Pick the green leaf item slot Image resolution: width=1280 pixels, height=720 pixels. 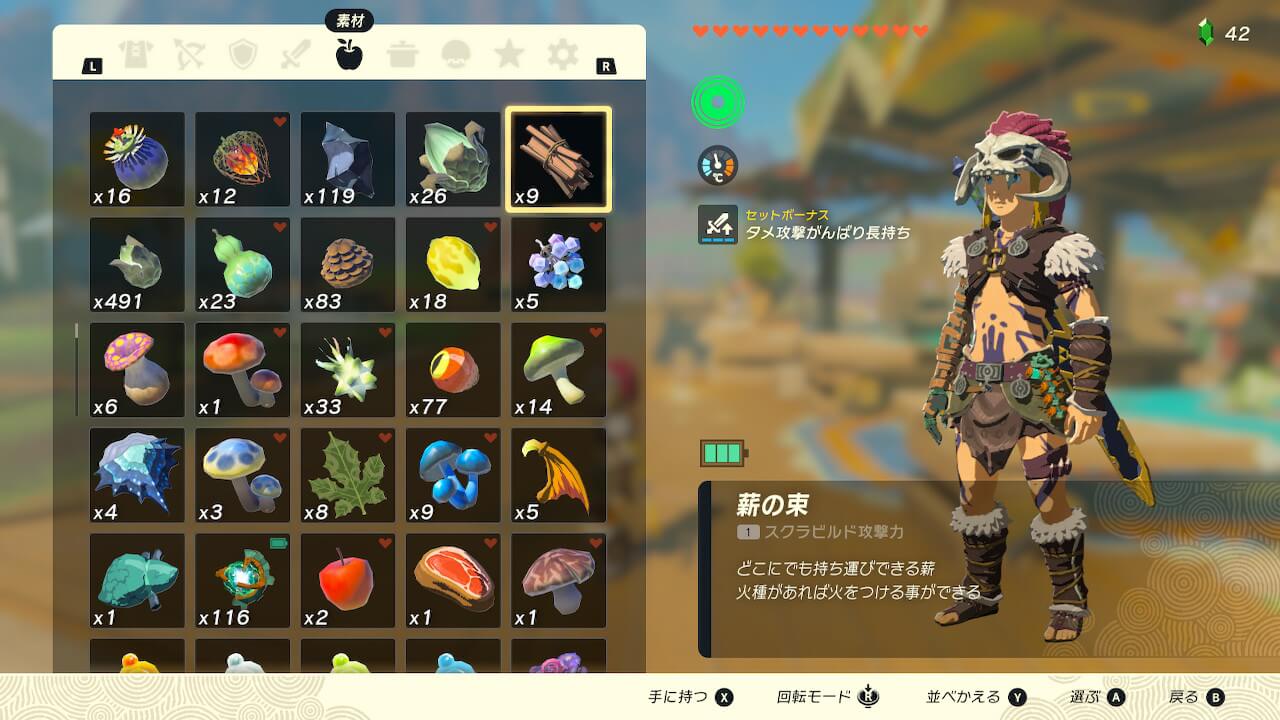pyautogui.click(x=348, y=476)
